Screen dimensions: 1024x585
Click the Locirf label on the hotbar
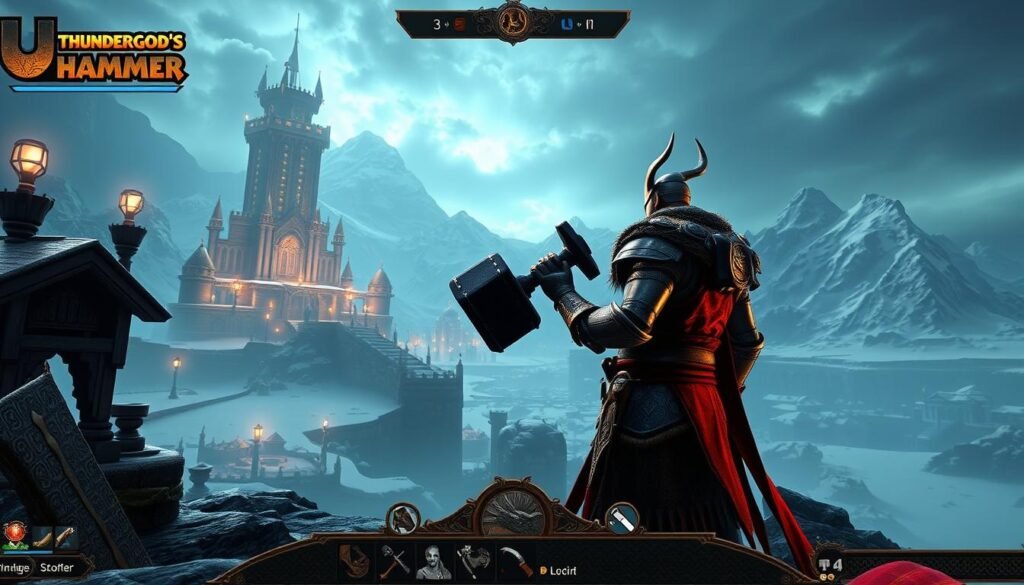(x=563, y=570)
